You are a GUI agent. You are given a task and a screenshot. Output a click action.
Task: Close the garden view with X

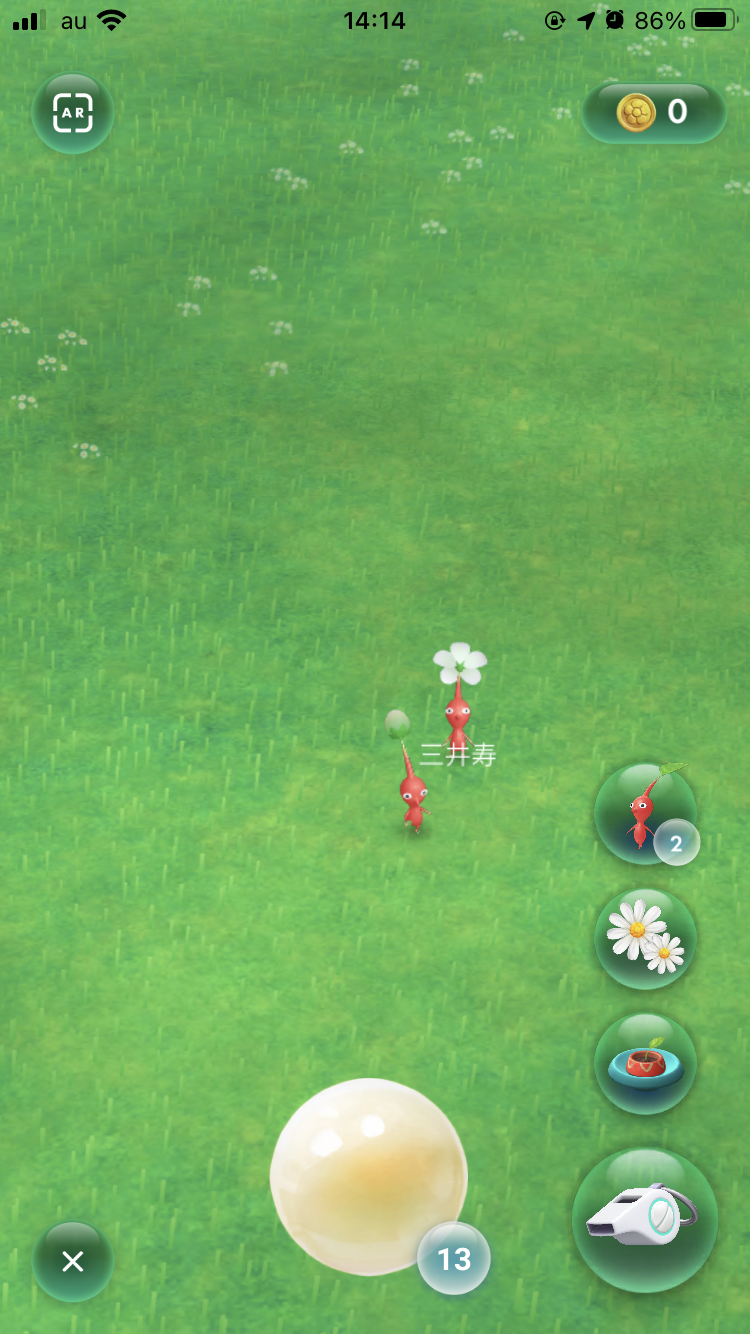(x=73, y=1261)
